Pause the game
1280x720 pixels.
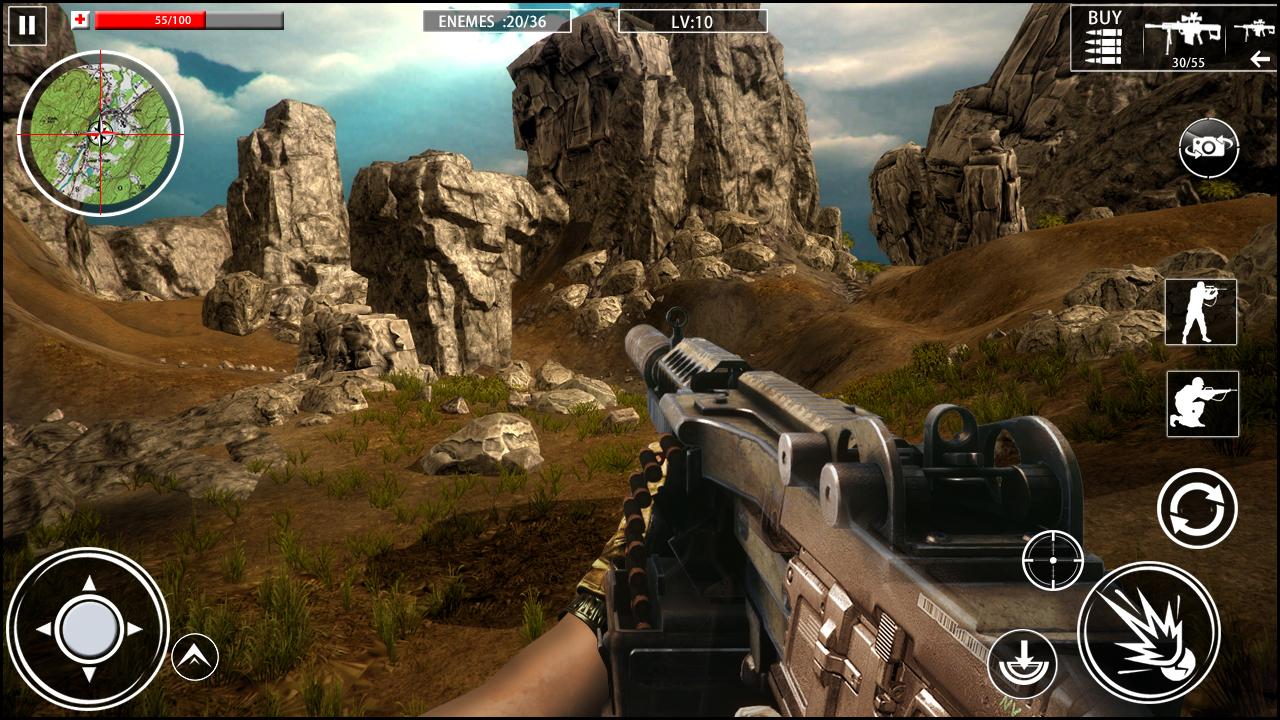(27, 25)
